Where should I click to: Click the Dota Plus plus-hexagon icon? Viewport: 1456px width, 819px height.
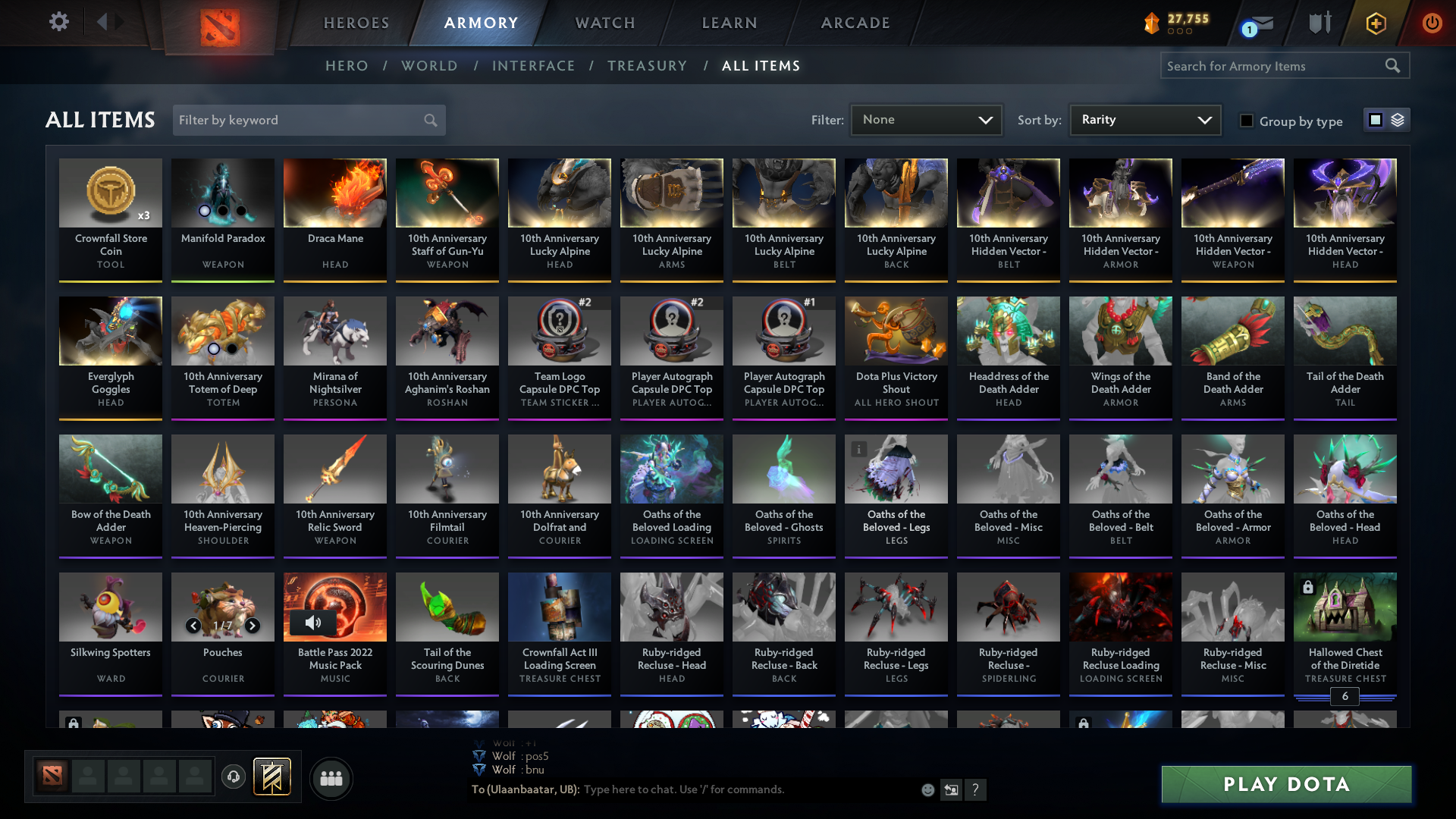click(x=1375, y=23)
